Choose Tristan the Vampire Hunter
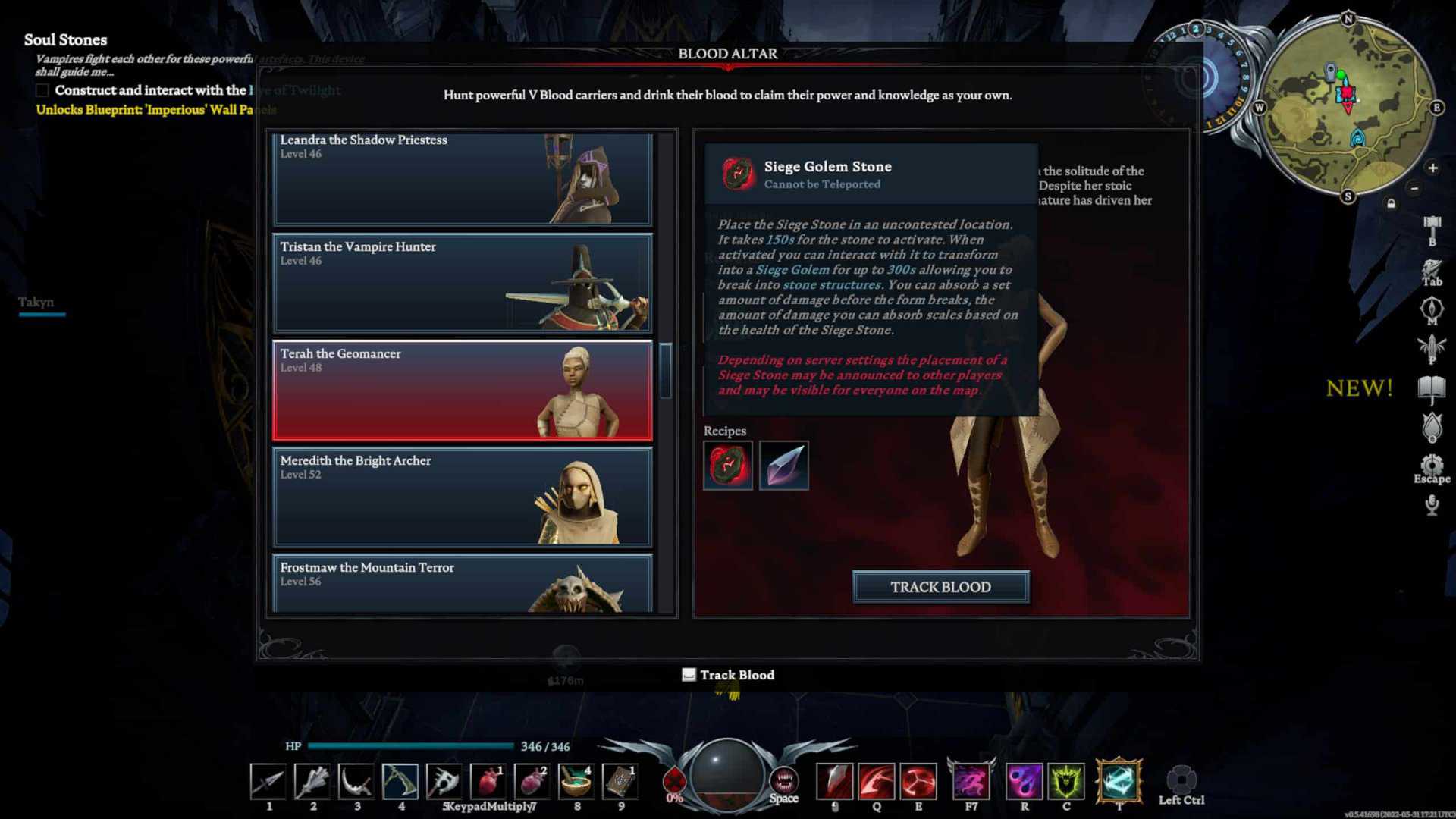The height and width of the screenshot is (819, 1456). (462, 283)
